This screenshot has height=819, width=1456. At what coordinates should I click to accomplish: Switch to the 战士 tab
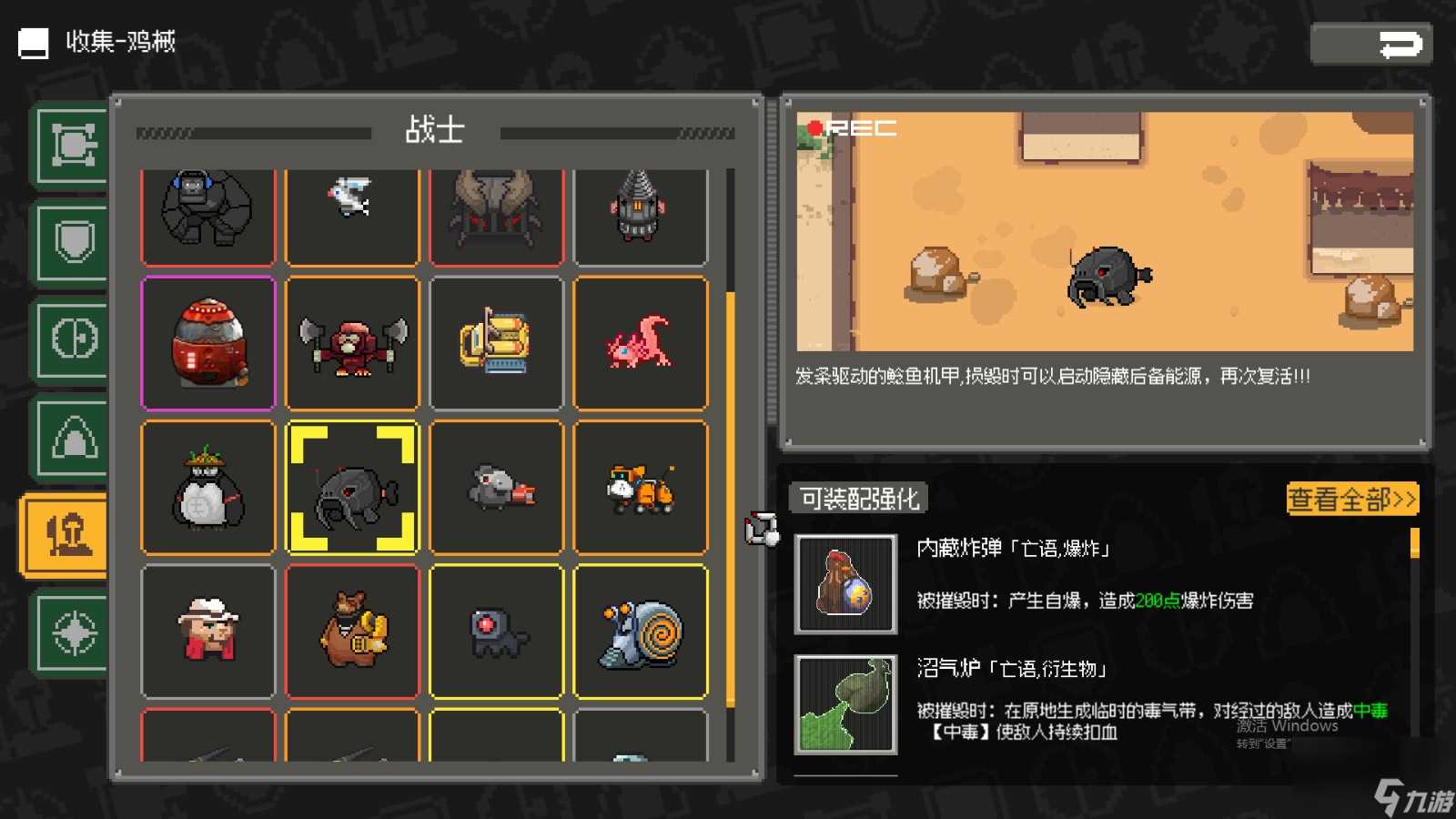436,130
